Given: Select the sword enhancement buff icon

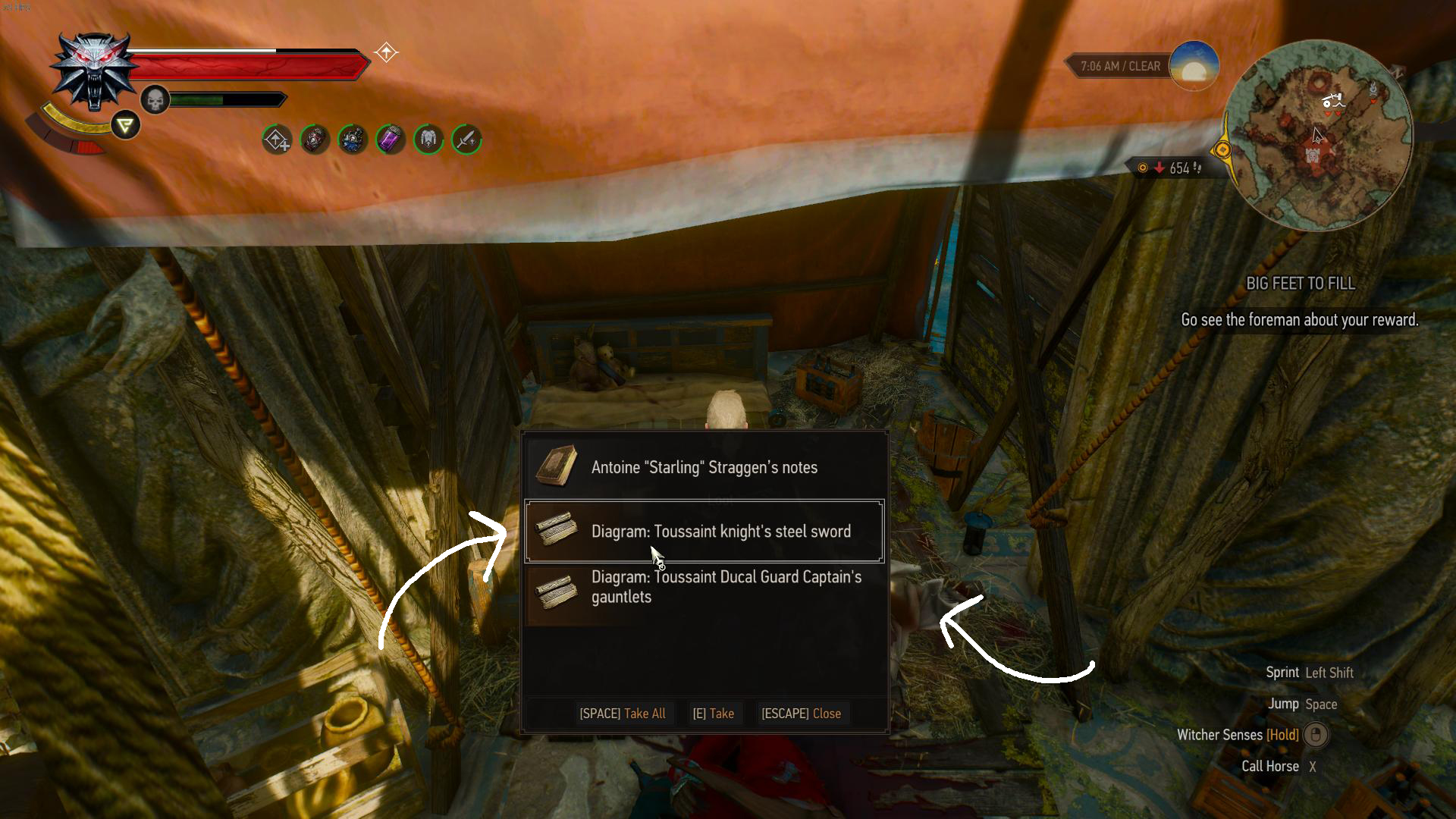Looking at the screenshot, I should coord(466,140).
